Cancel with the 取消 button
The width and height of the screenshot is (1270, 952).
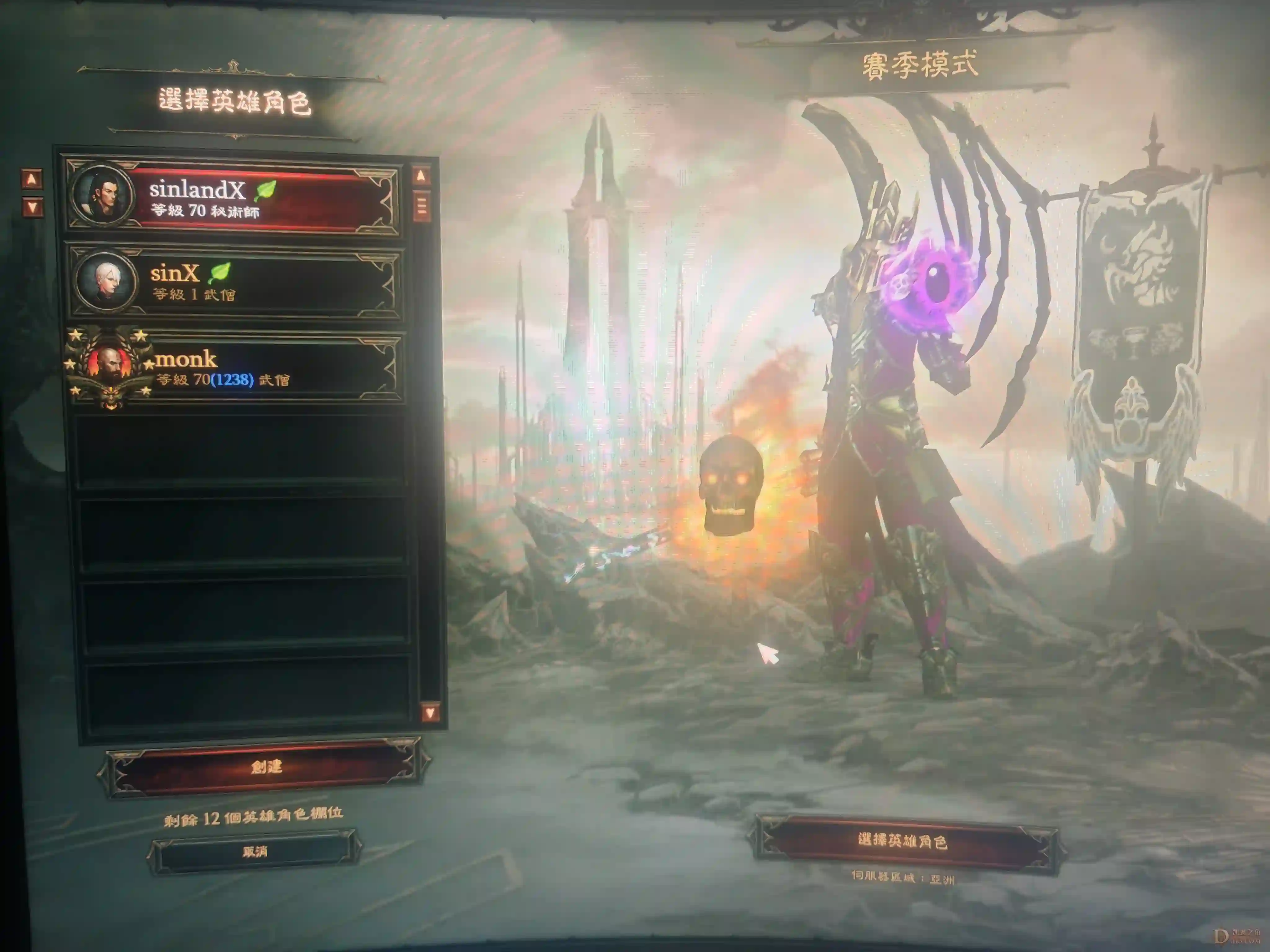pyautogui.click(x=255, y=852)
